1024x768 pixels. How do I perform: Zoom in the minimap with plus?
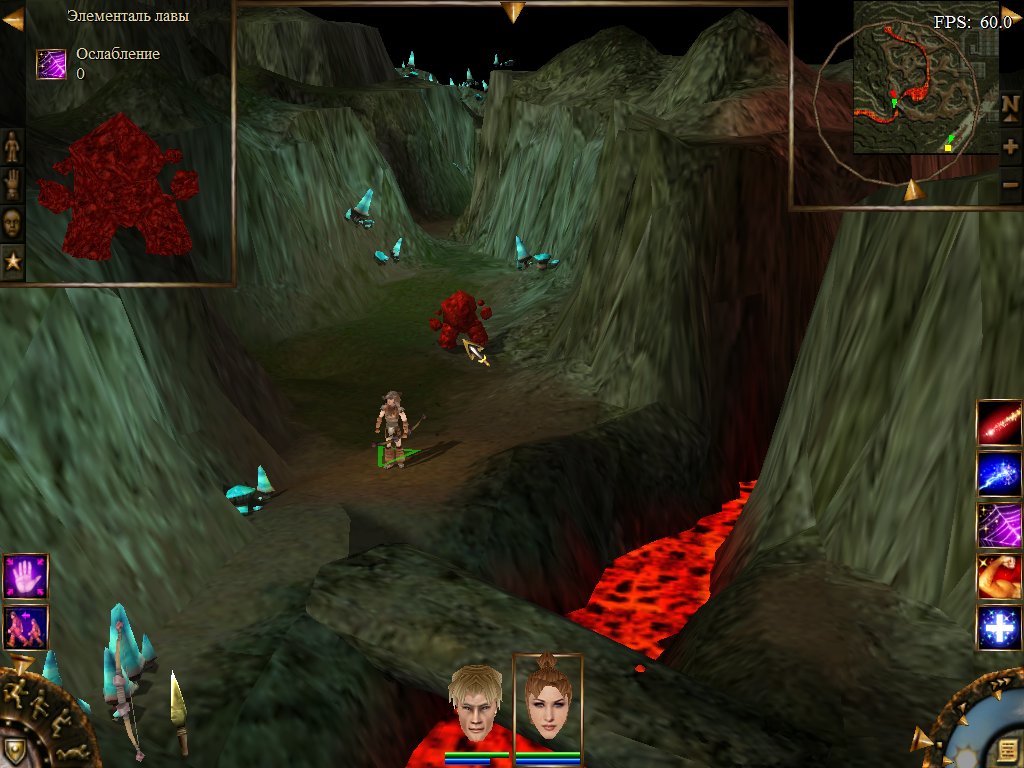1010,146
